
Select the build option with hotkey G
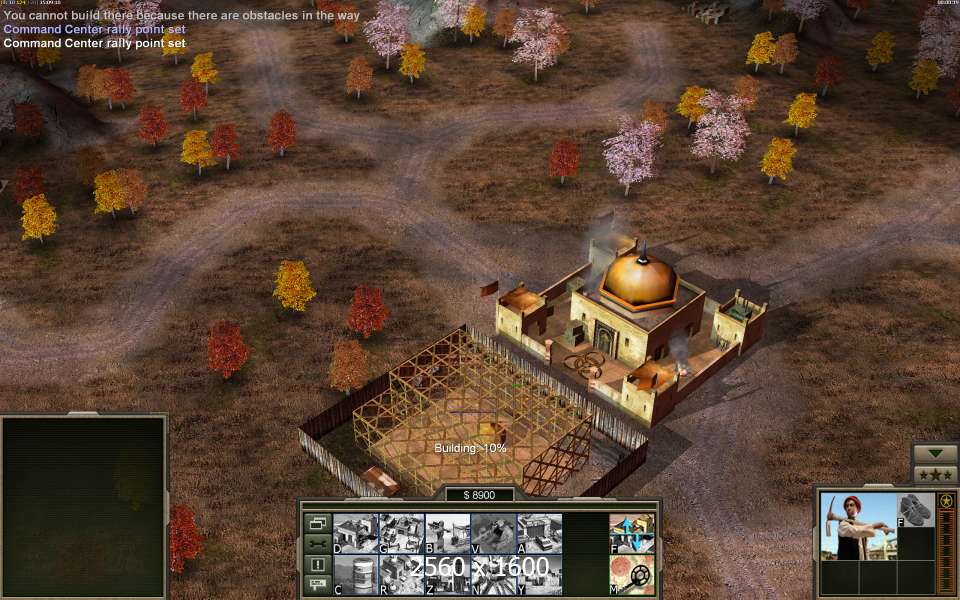click(x=401, y=533)
